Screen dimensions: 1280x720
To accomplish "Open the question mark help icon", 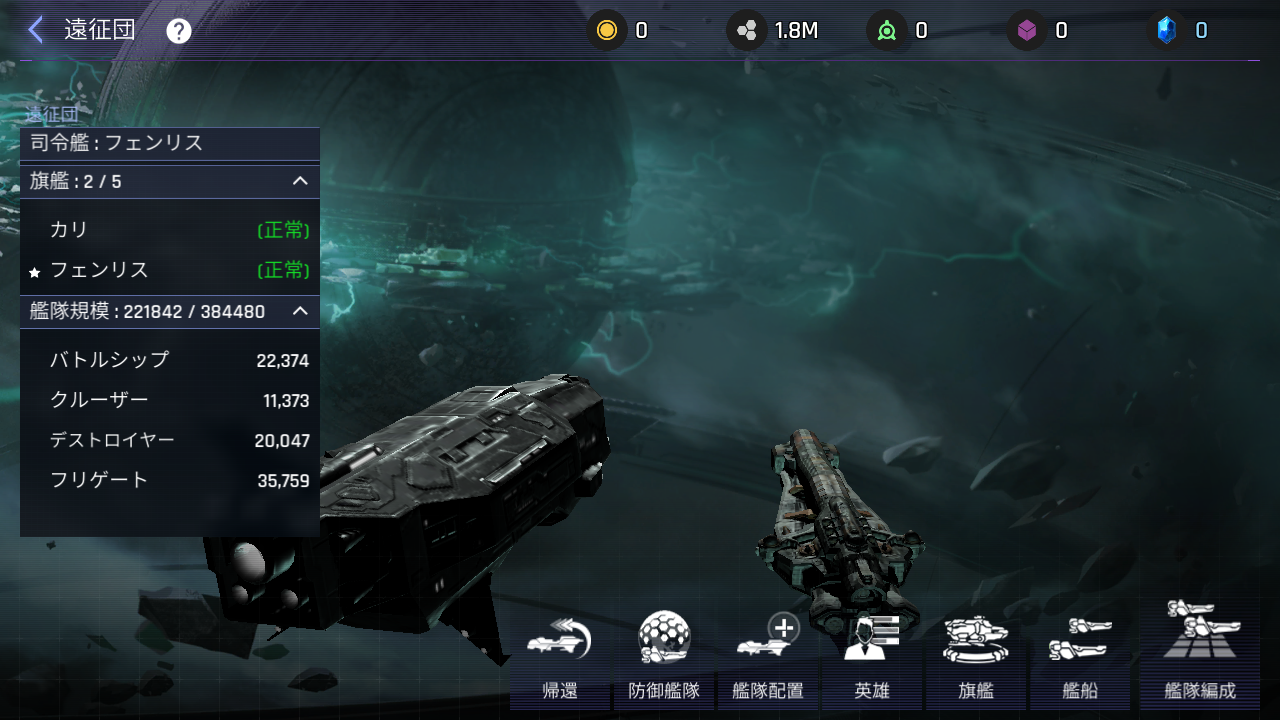I will click(179, 31).
